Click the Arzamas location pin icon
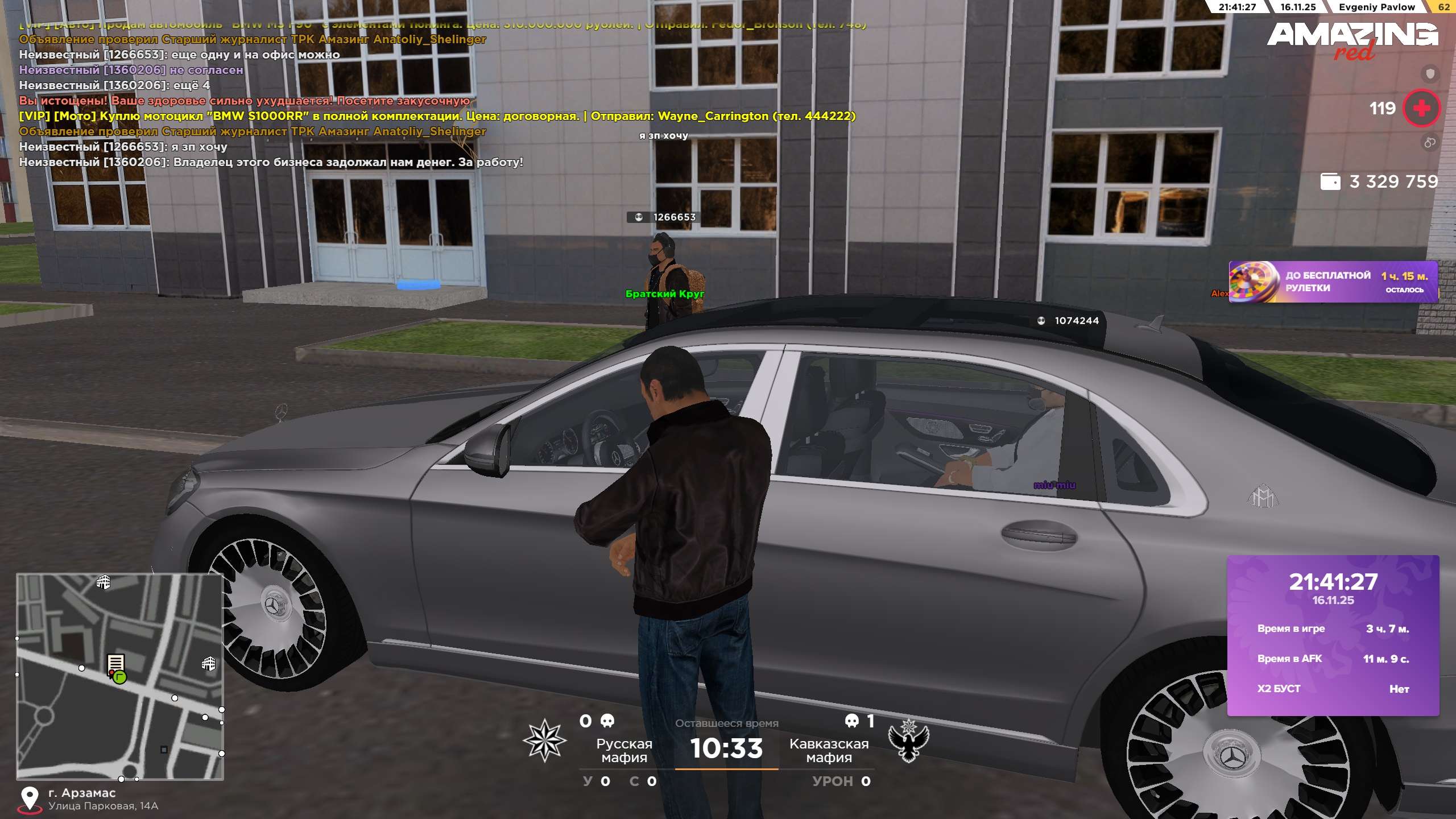The image size is (1456, 819). (x=29, y=799)
